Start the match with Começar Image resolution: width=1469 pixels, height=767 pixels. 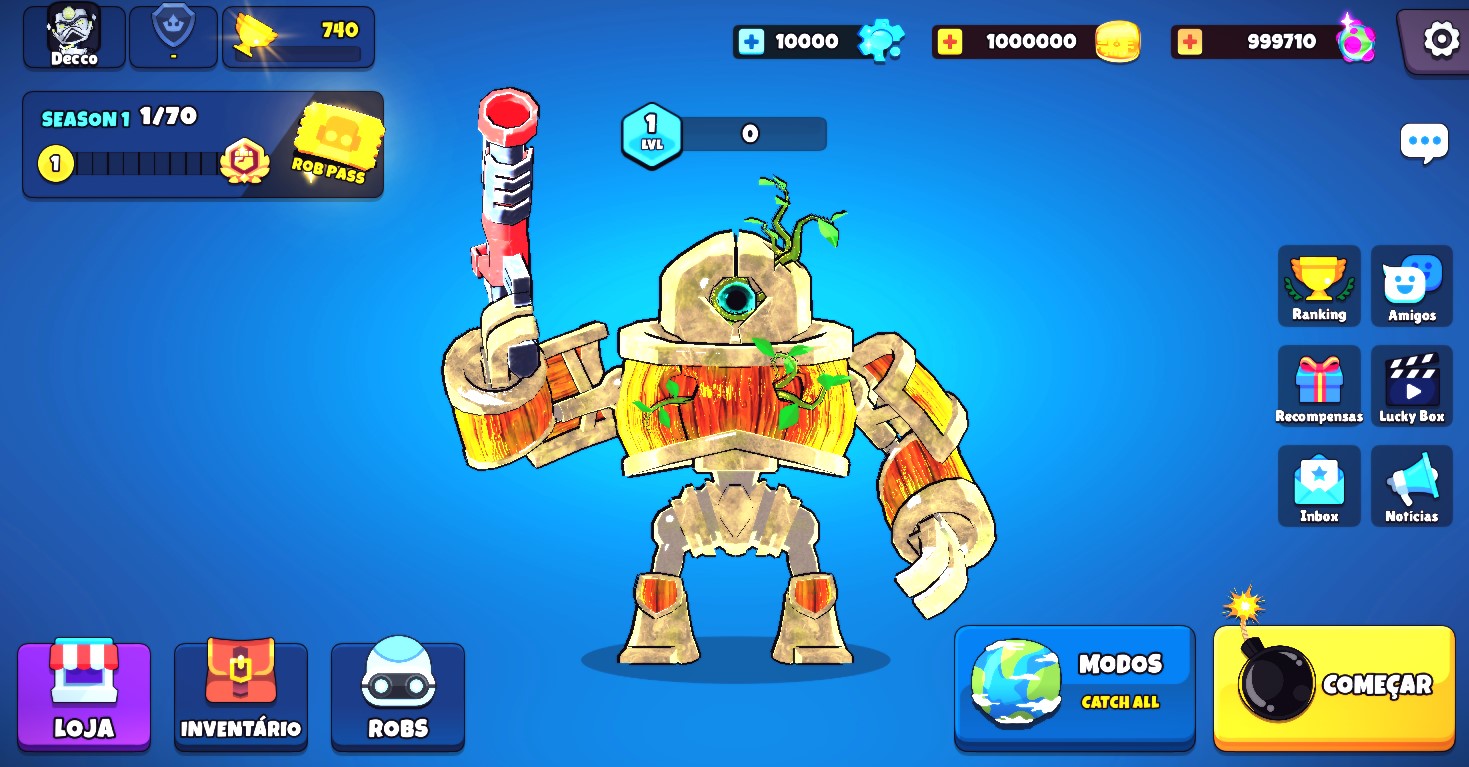coord(1334,688)
